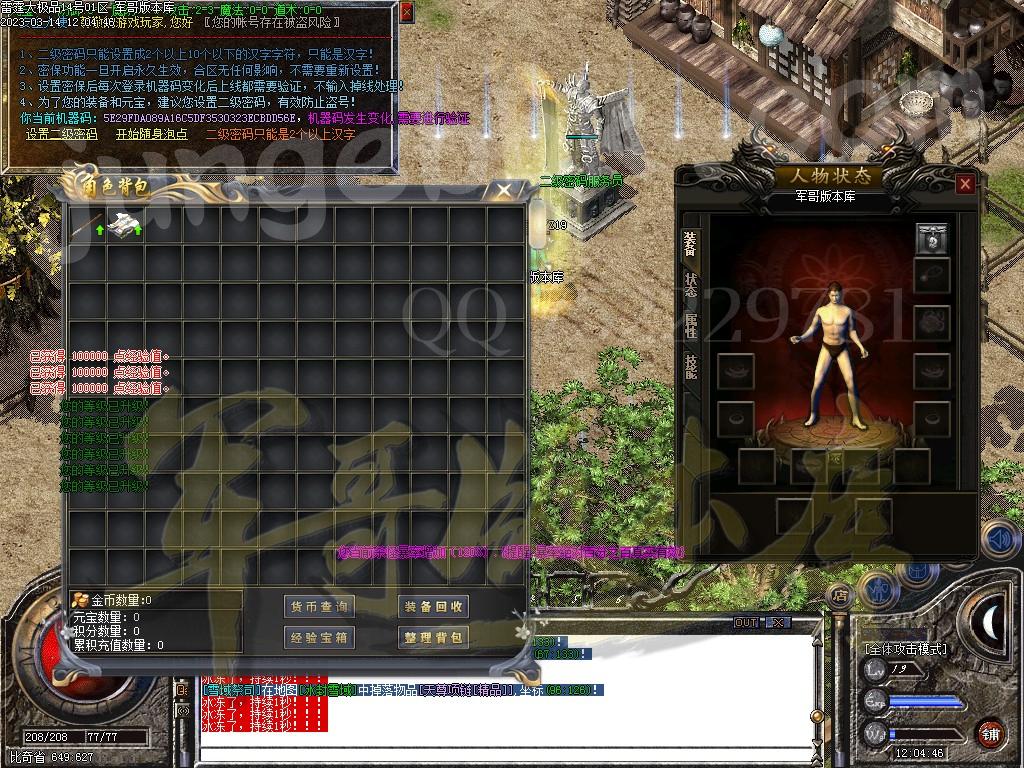Select the staff weapon in the bag

coord(87,225)
